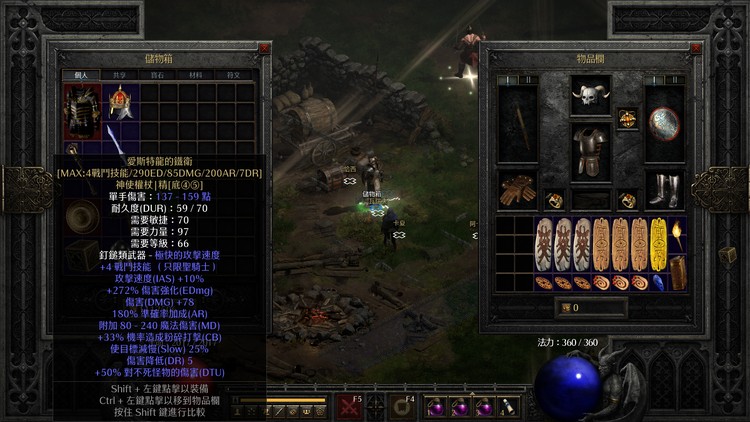Select the 個人 stash tab
This screenshot has height=422, width=750.
coord(80,75)
